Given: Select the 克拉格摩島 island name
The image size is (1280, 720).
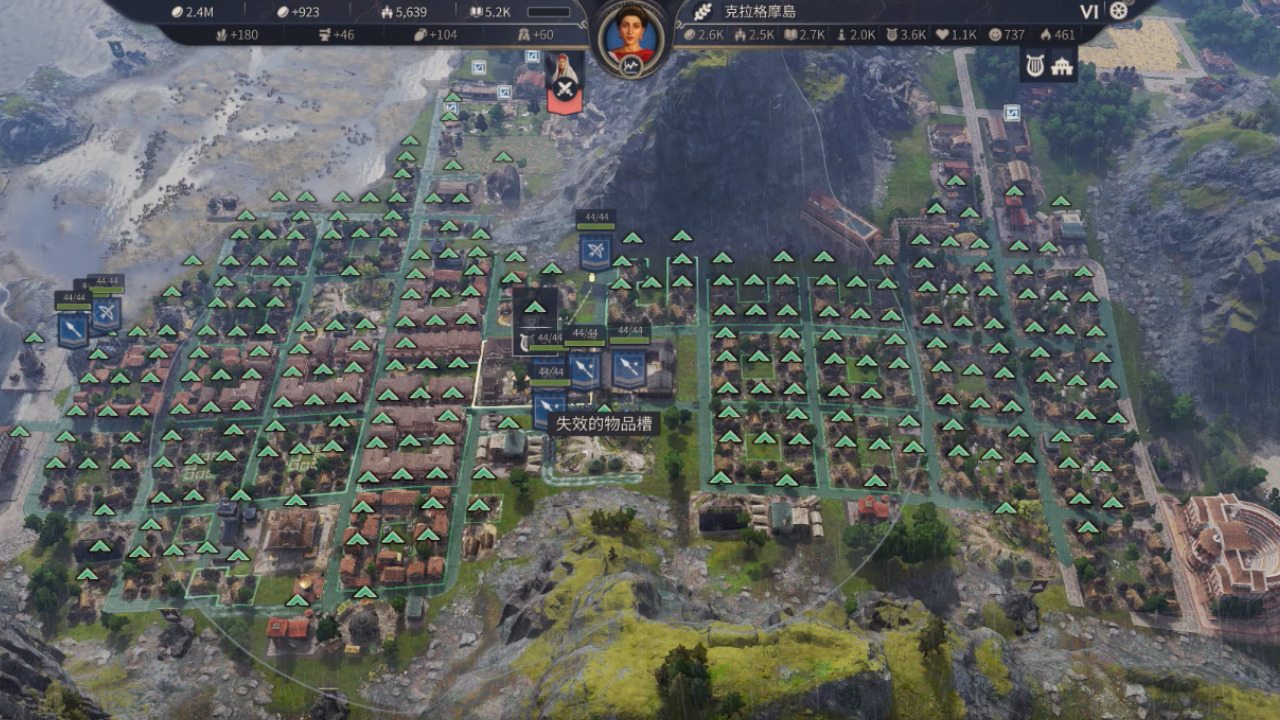Looking at the screenshot, I should [759, 12].
